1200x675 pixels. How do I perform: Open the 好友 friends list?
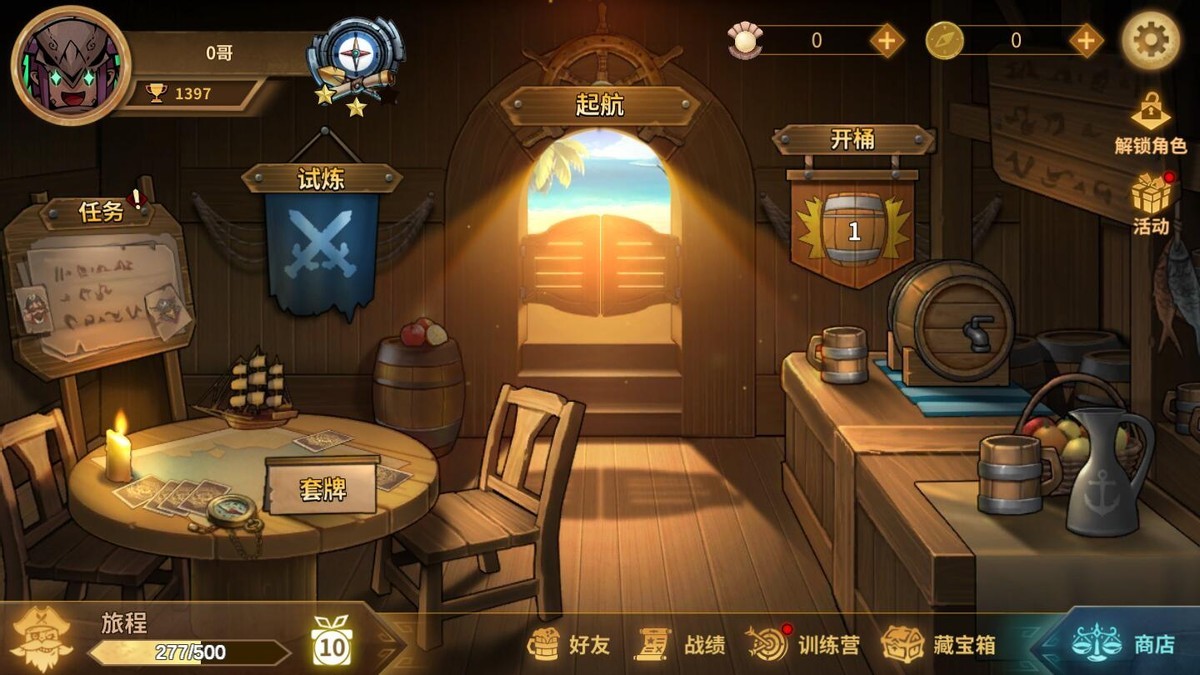pos(570,645)
